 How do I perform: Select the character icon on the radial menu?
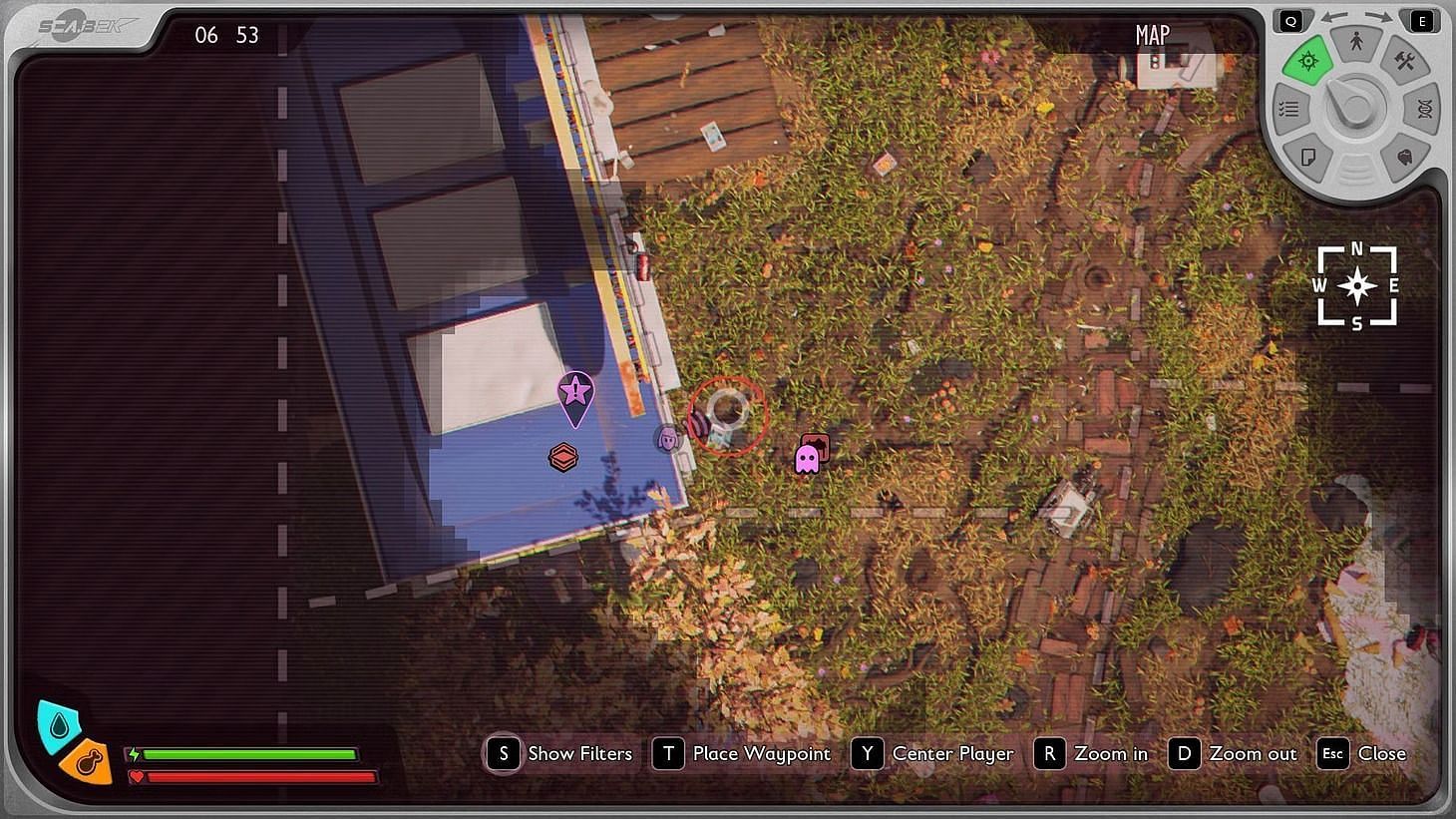click(1357, 42)
